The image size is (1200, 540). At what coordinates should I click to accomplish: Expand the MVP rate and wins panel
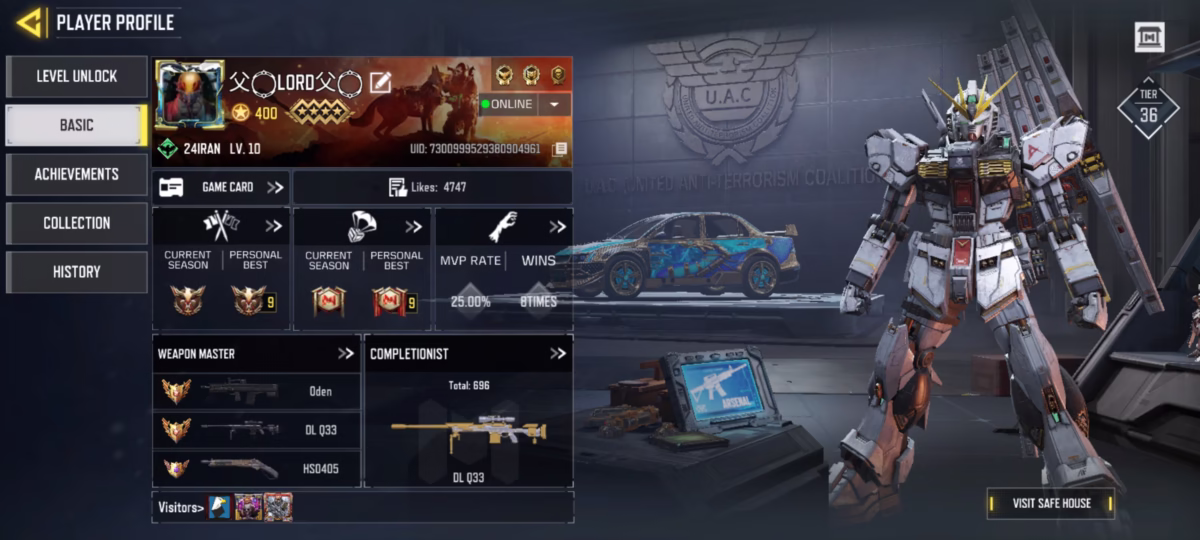point(557,227)
